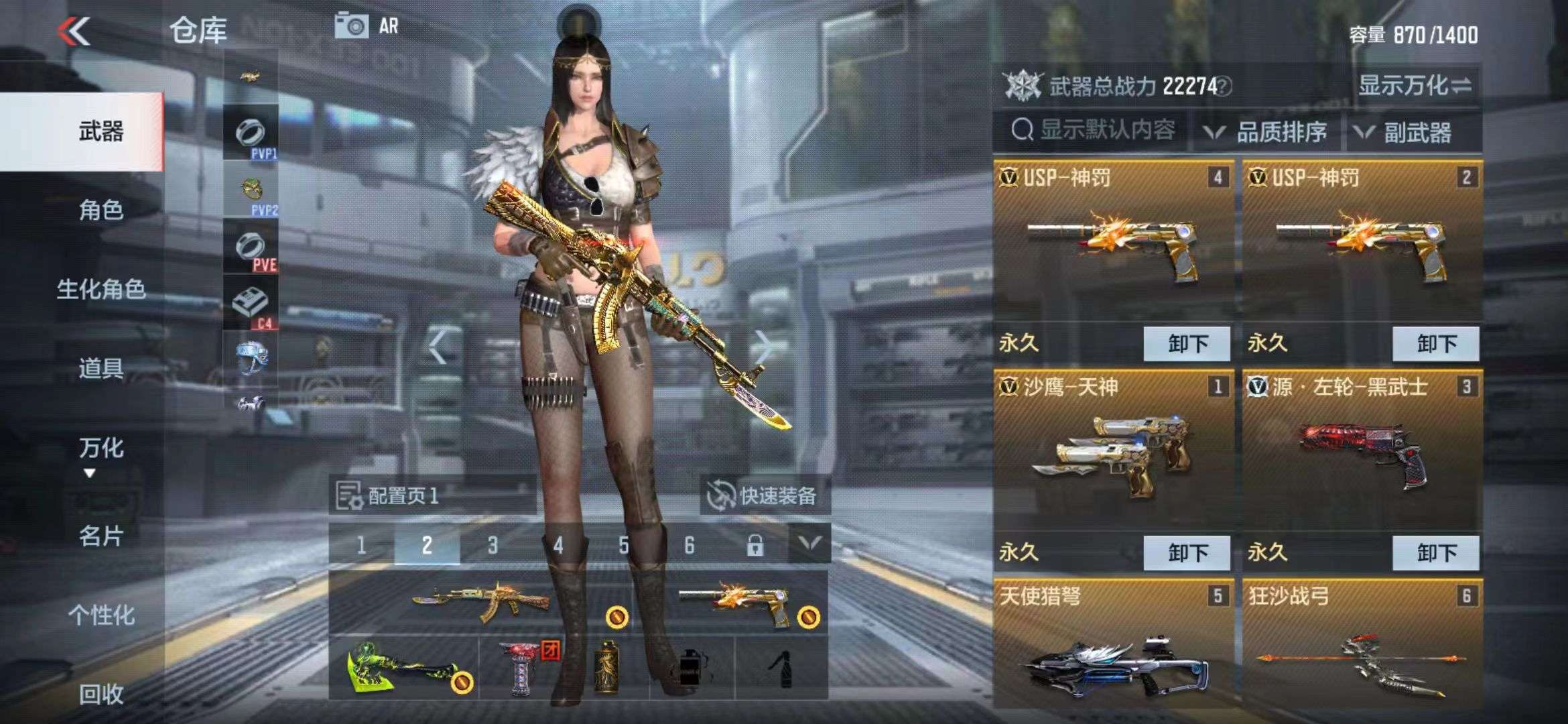Show the 名片 name card section
The height and width of the screenshot is (724, 1568).
click(101, 536)
